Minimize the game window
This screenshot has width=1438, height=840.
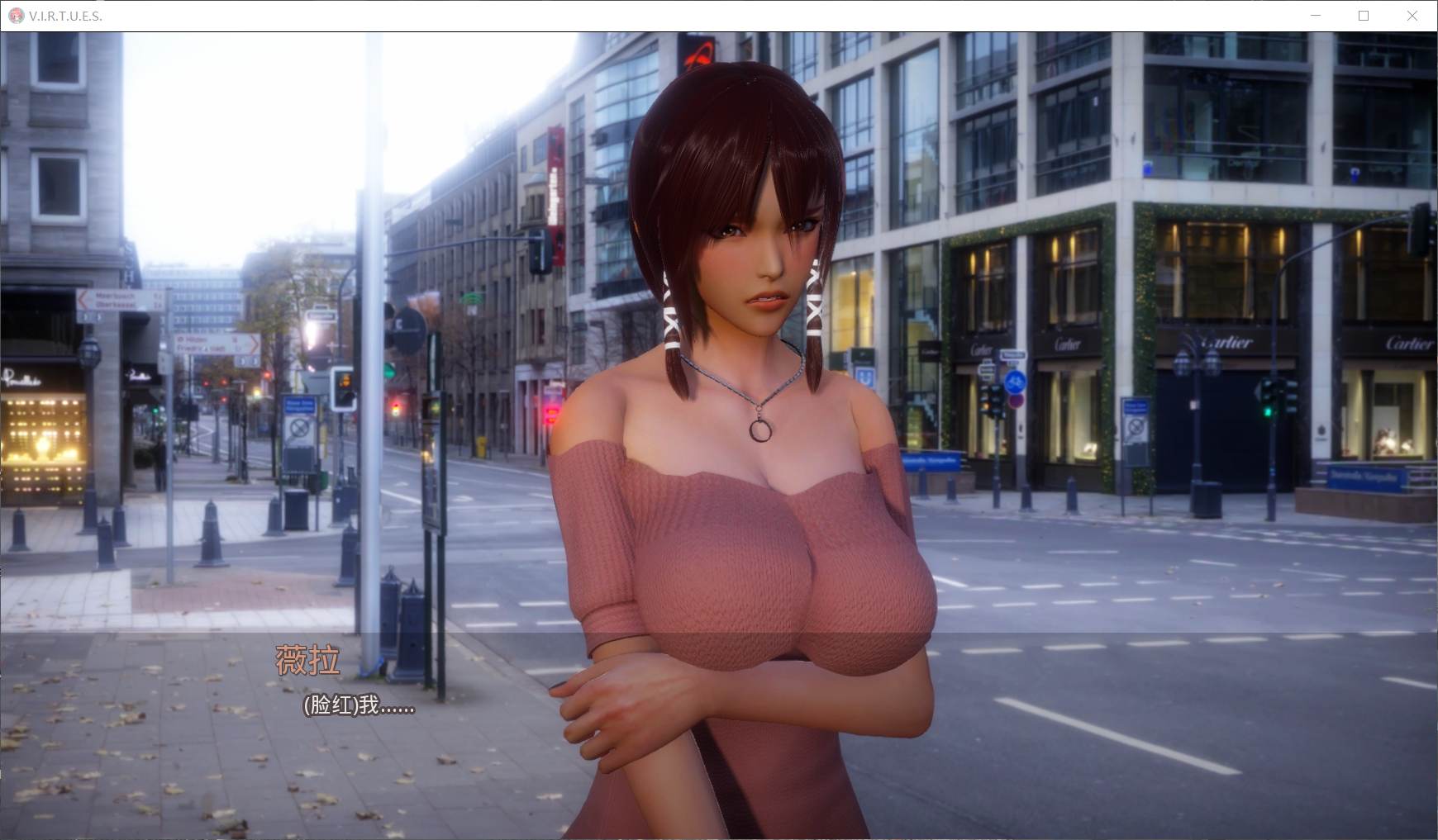point(1316,16)
